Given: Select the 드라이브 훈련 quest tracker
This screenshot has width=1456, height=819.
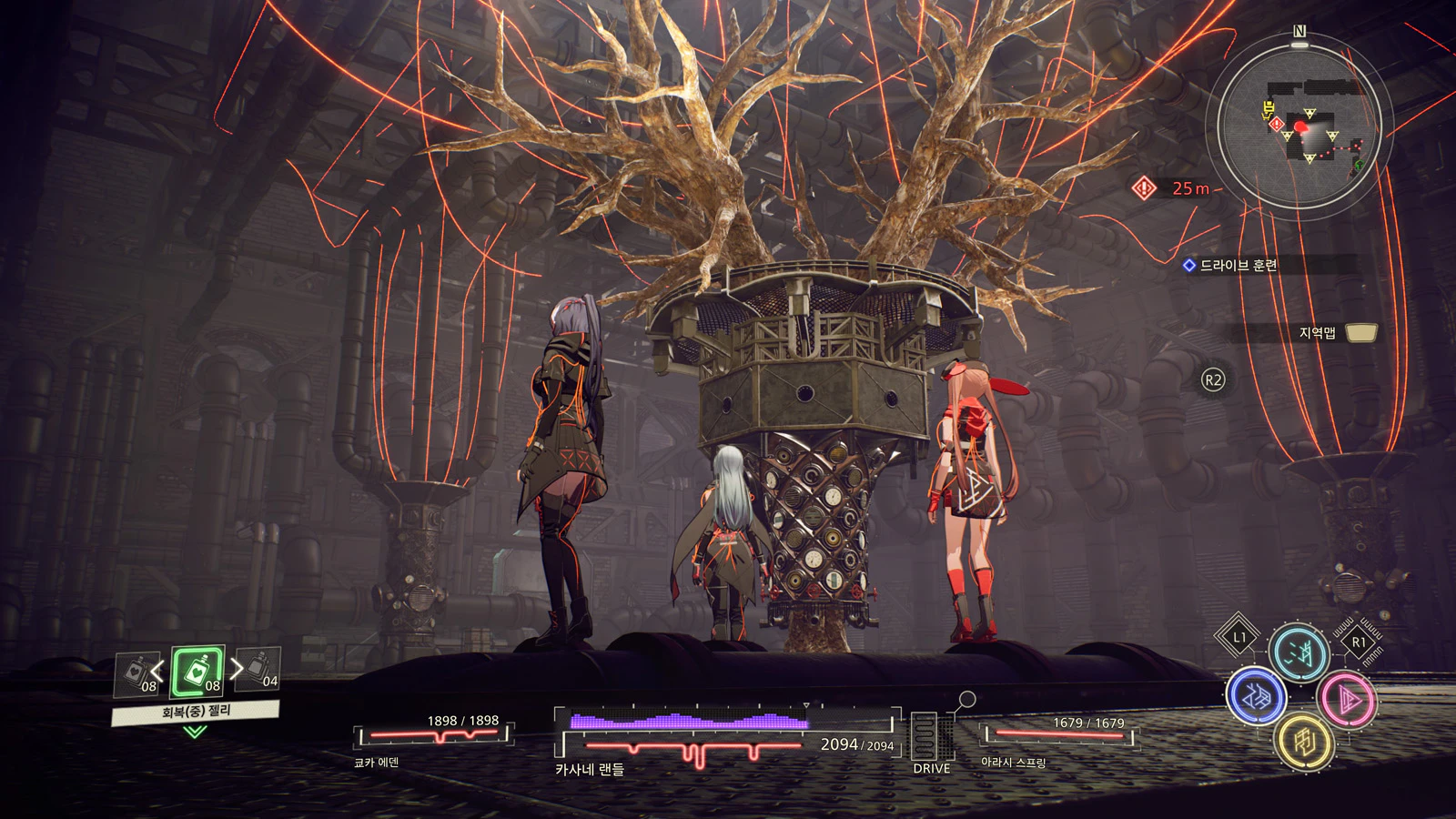Looking at the screenshot, I should 1239,266.
